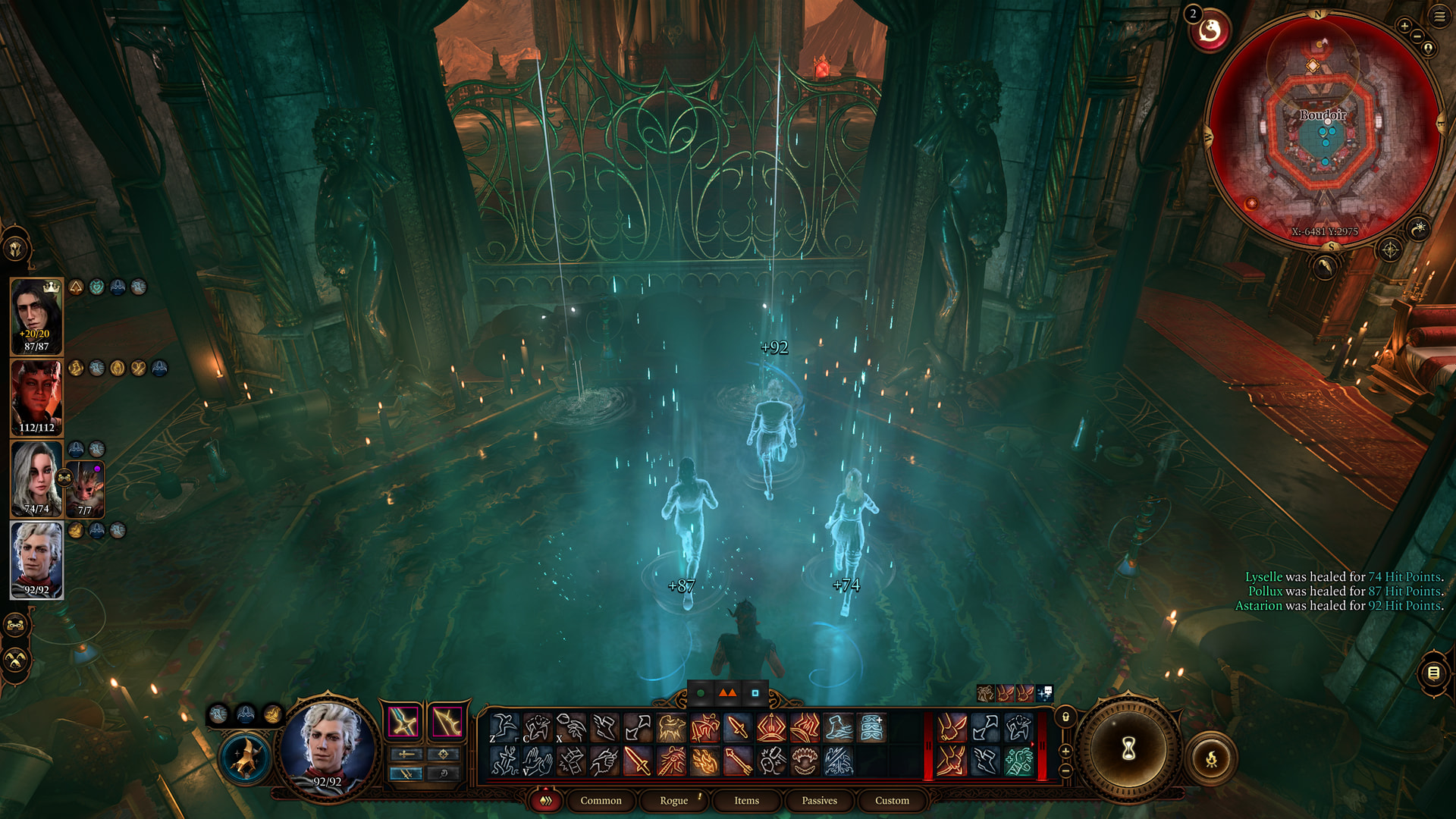The height and width of the screenshot is (819, 1456).
Task: Switch to the Custom hotbar tab
Action: 892,801
